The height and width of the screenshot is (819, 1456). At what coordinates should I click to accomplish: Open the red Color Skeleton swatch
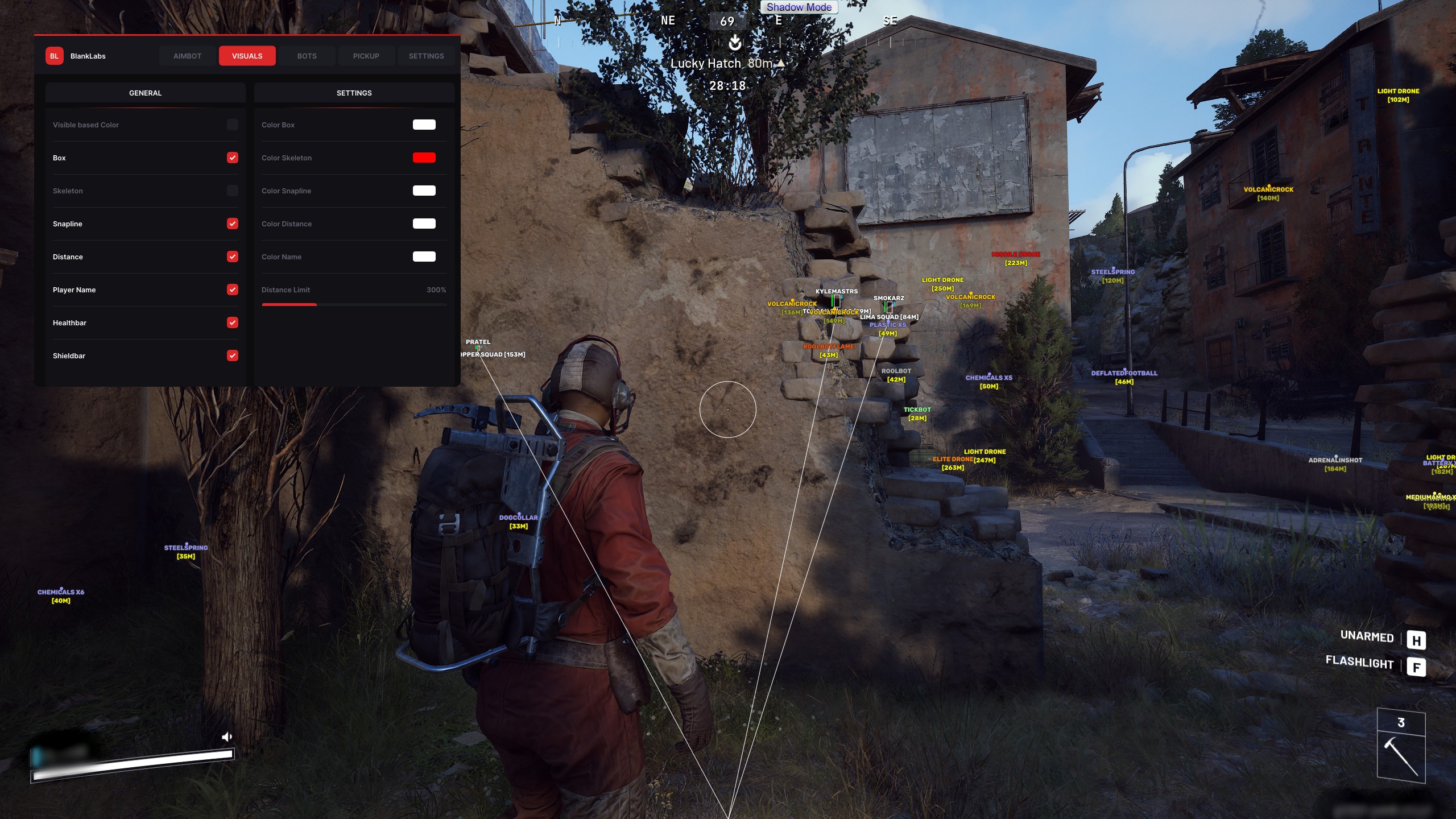pyautogui.click(x=424, y=158)
